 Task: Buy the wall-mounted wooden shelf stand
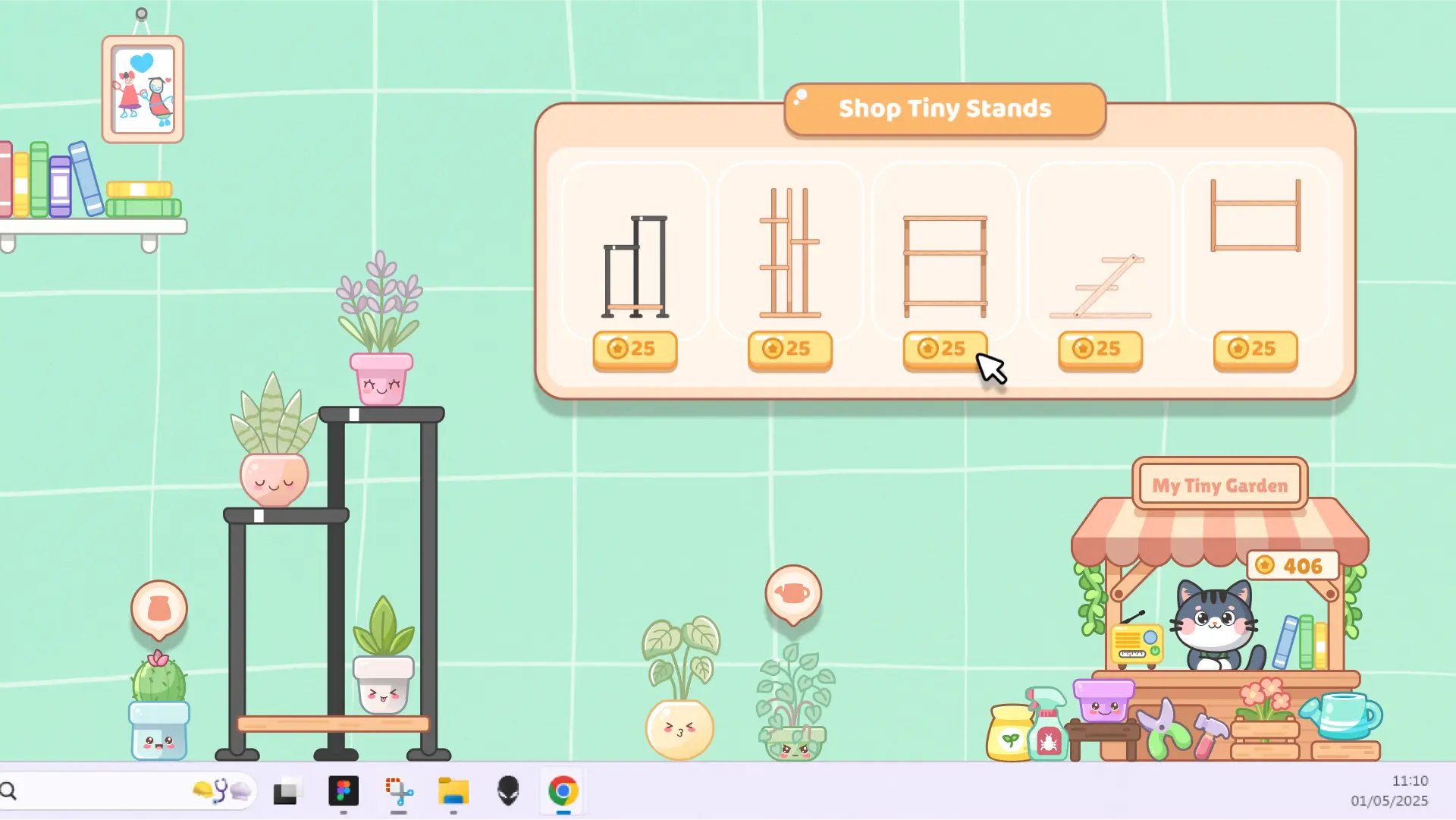(1255, 349)
